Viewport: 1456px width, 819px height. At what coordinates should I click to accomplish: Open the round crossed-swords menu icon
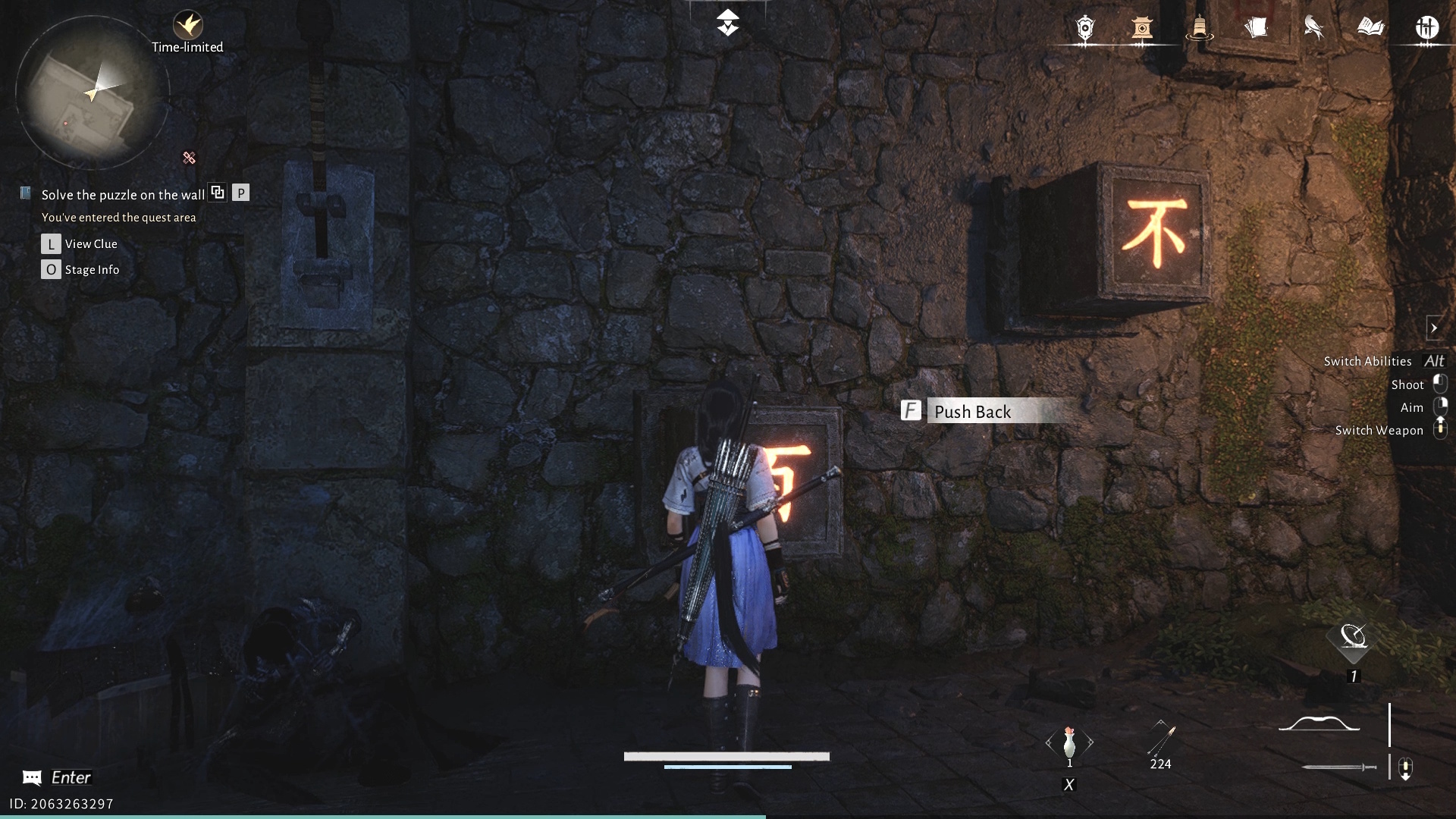pyautogui.click(x=1427, y=29)
